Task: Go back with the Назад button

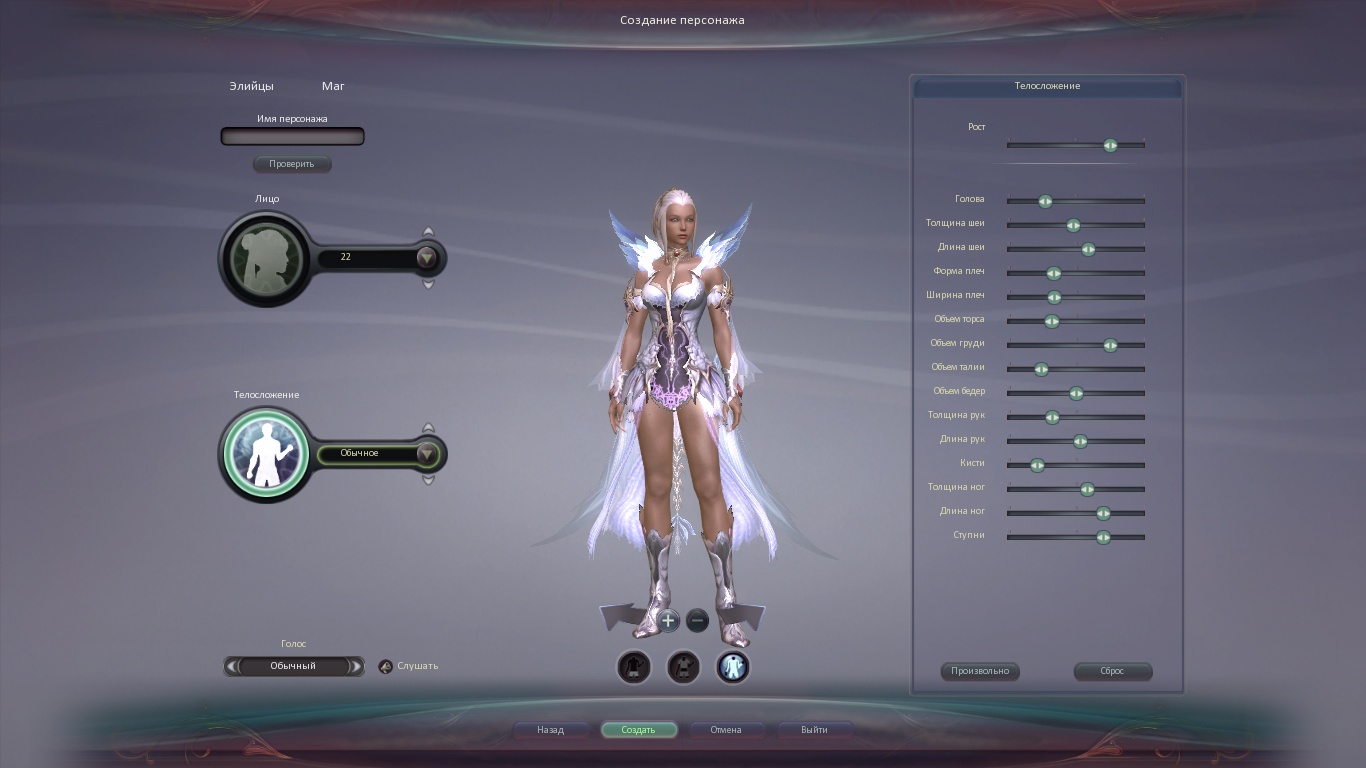Action: point(550,730)
